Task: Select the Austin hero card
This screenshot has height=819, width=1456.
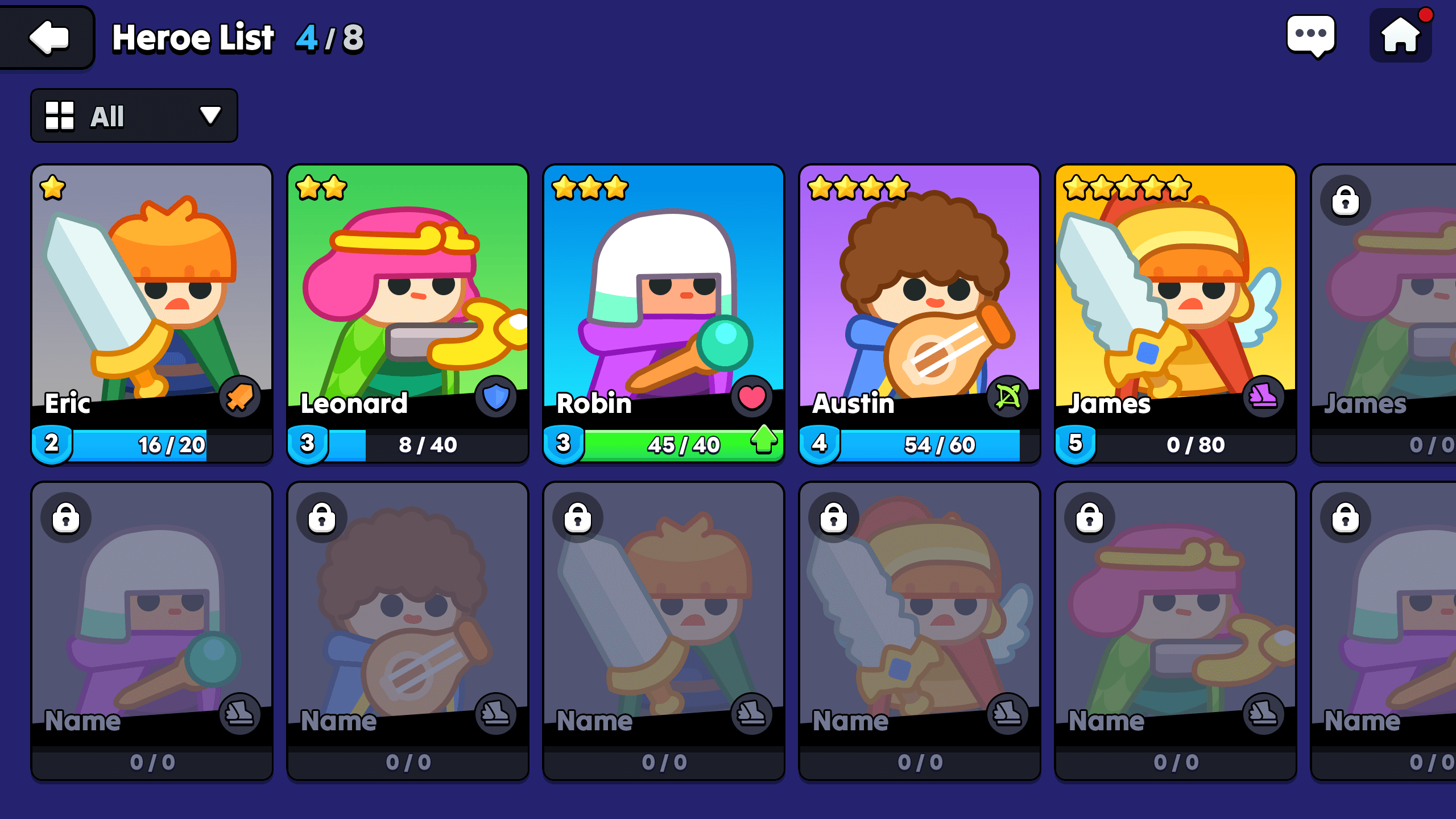Action: pyautogui.click(x=920, y=307)
